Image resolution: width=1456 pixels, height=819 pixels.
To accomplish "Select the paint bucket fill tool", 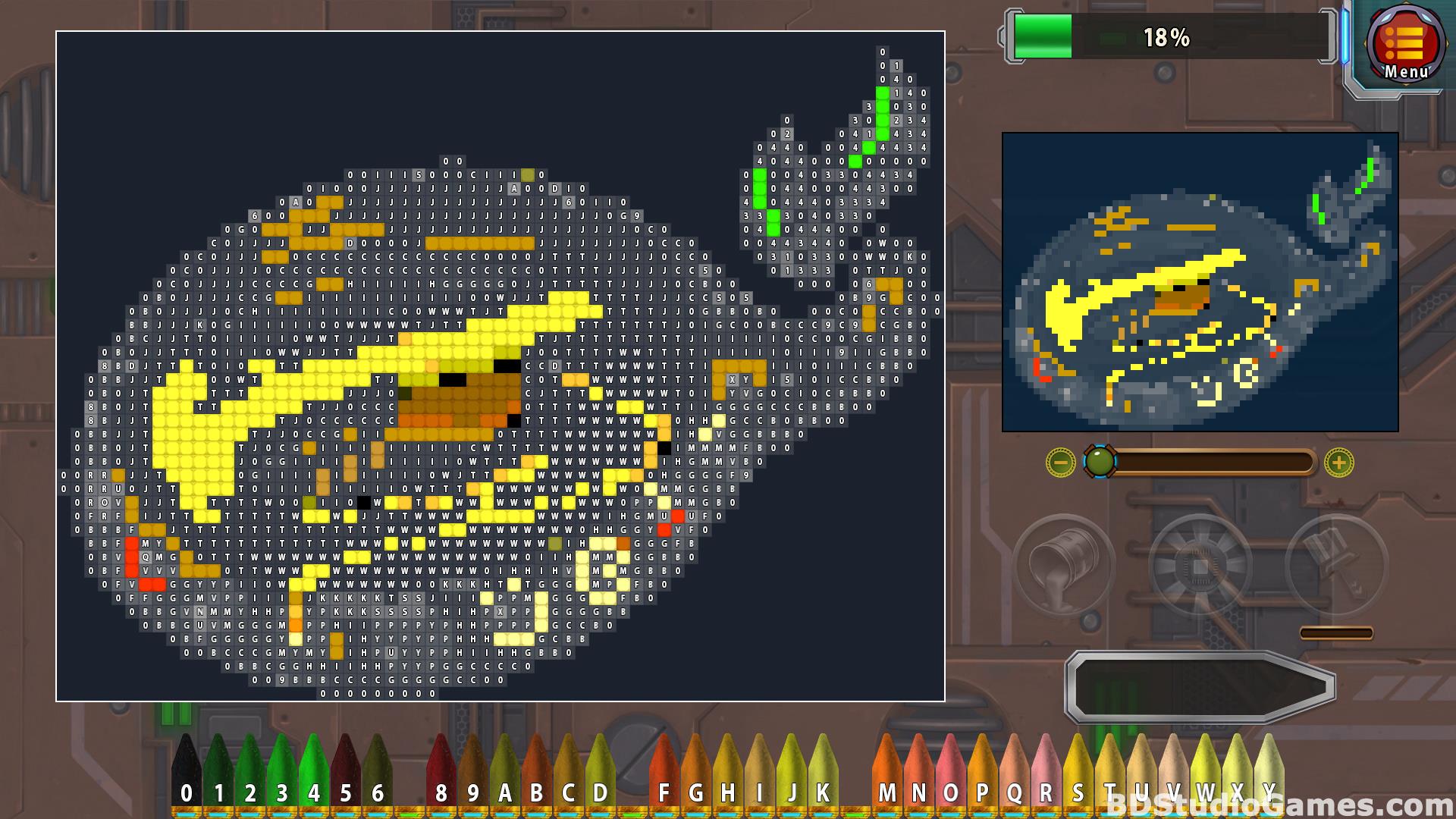I will coord(1064,565).
